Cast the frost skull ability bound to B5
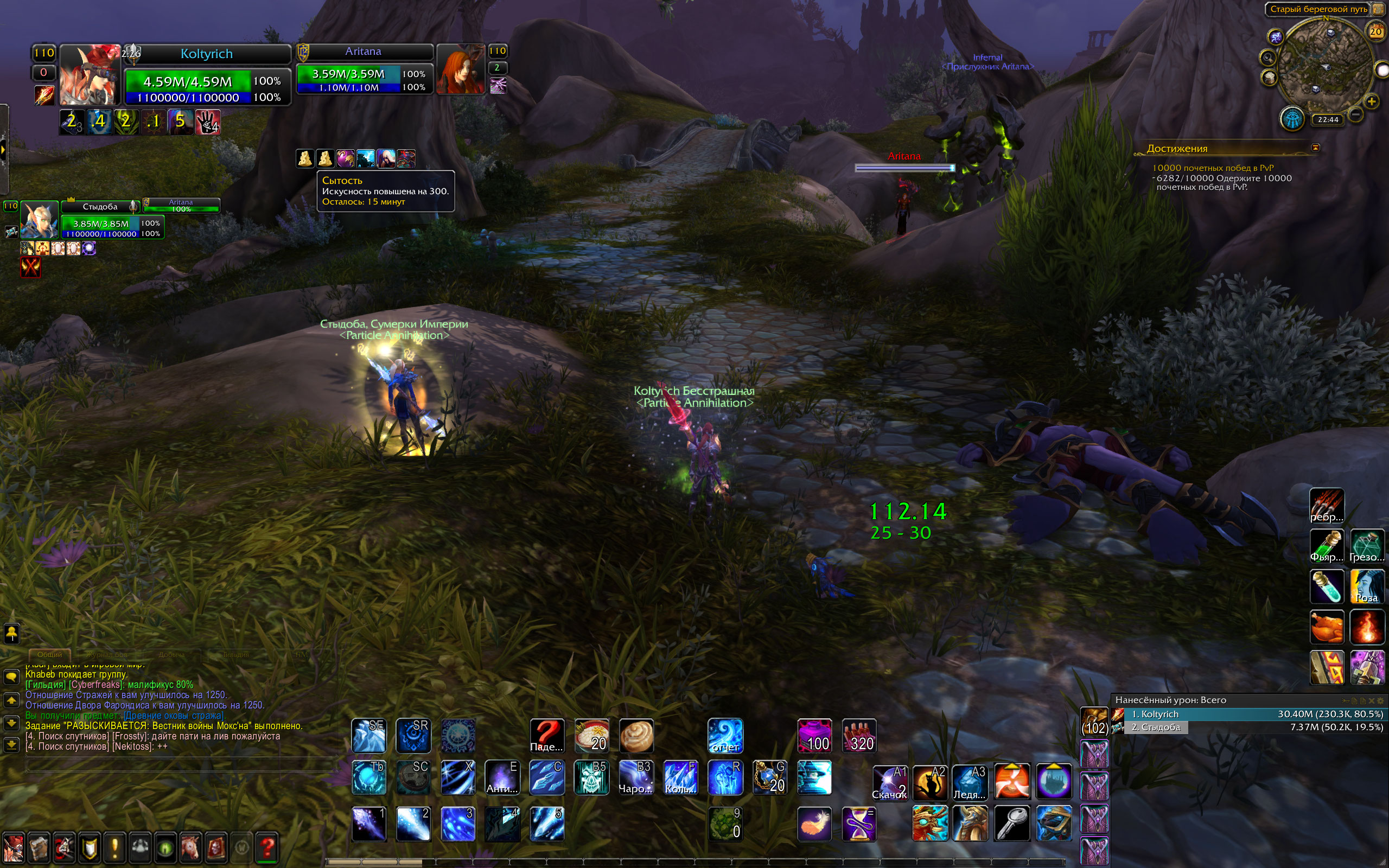 (591, 778)
